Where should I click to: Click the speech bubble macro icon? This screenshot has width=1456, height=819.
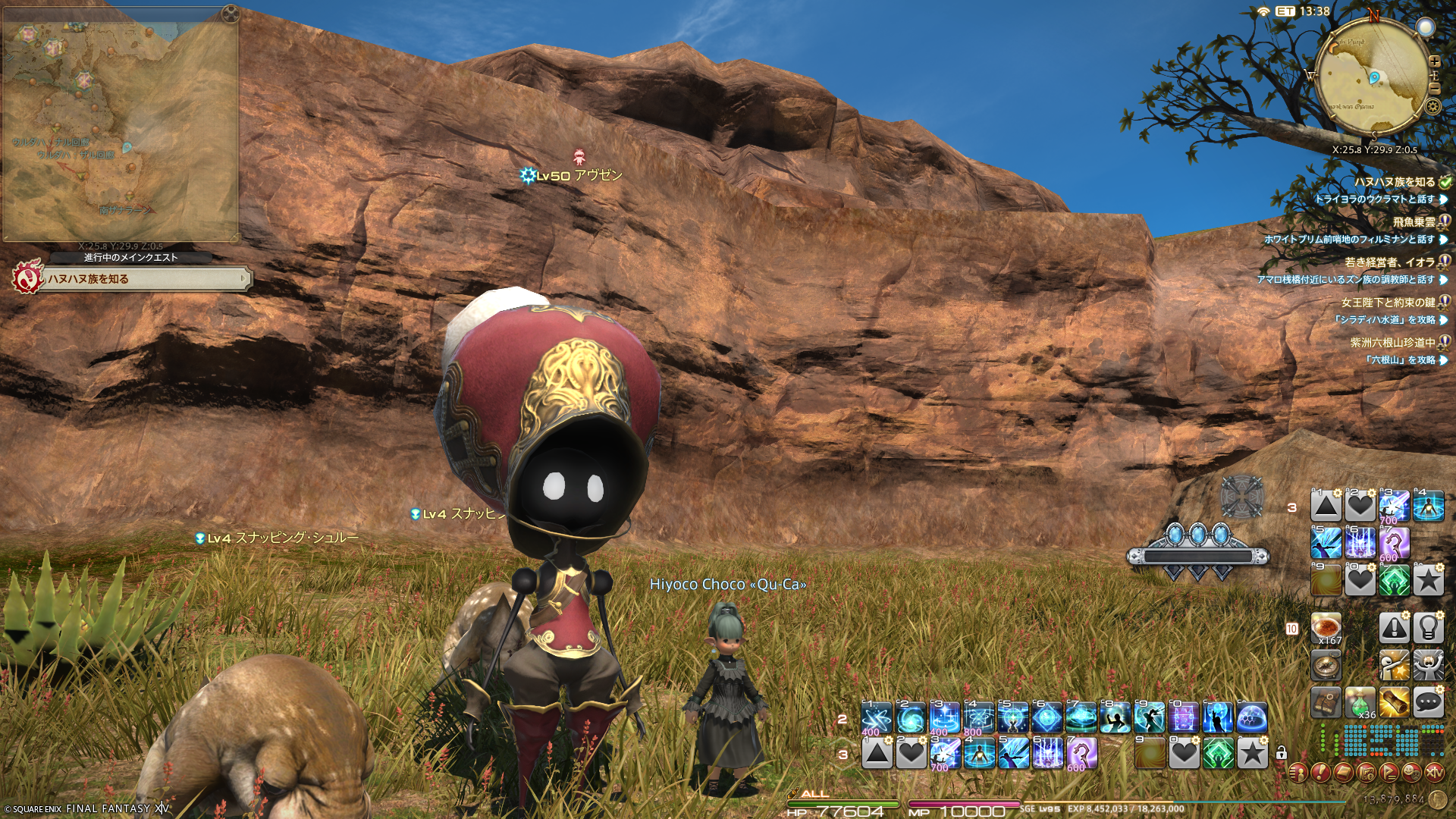(1428, 702)
